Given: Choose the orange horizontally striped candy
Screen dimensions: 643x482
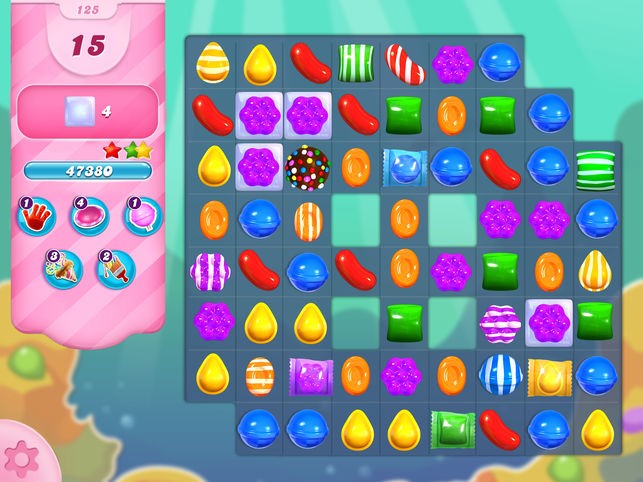Looking at the screenshot, I should 260,374.
